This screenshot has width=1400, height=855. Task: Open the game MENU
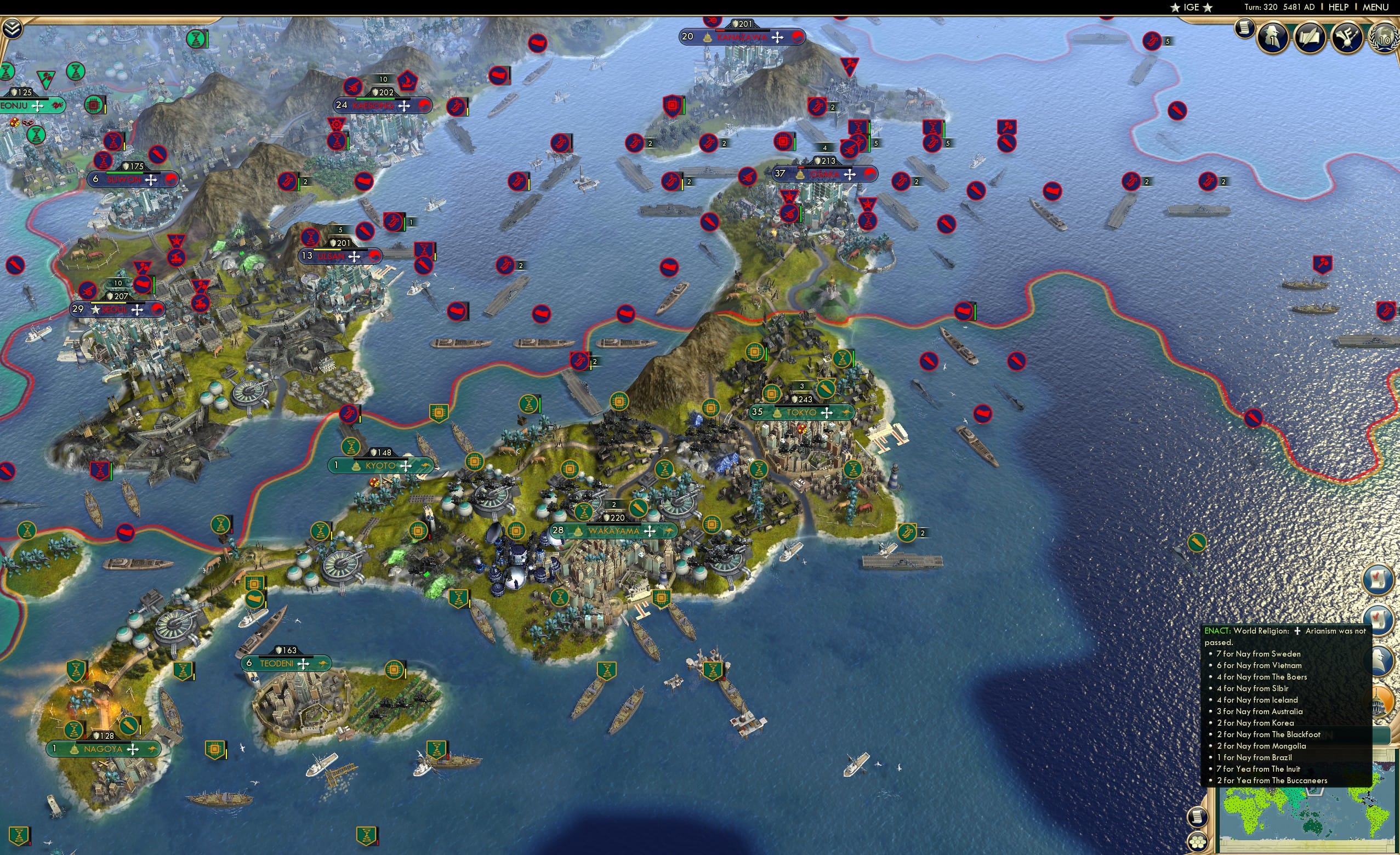1375,7
